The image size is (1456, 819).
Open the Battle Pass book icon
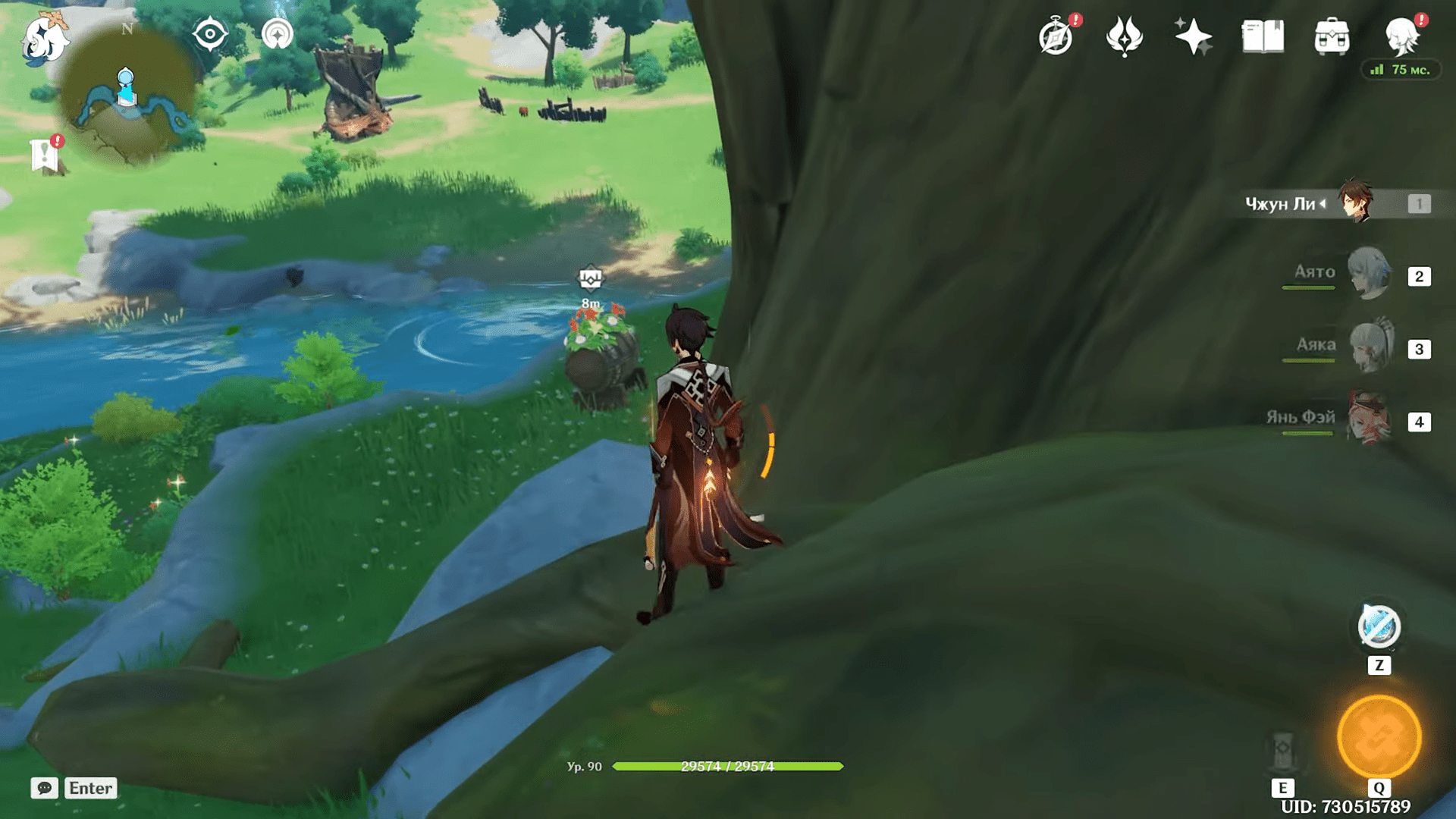coord(1263,36)
